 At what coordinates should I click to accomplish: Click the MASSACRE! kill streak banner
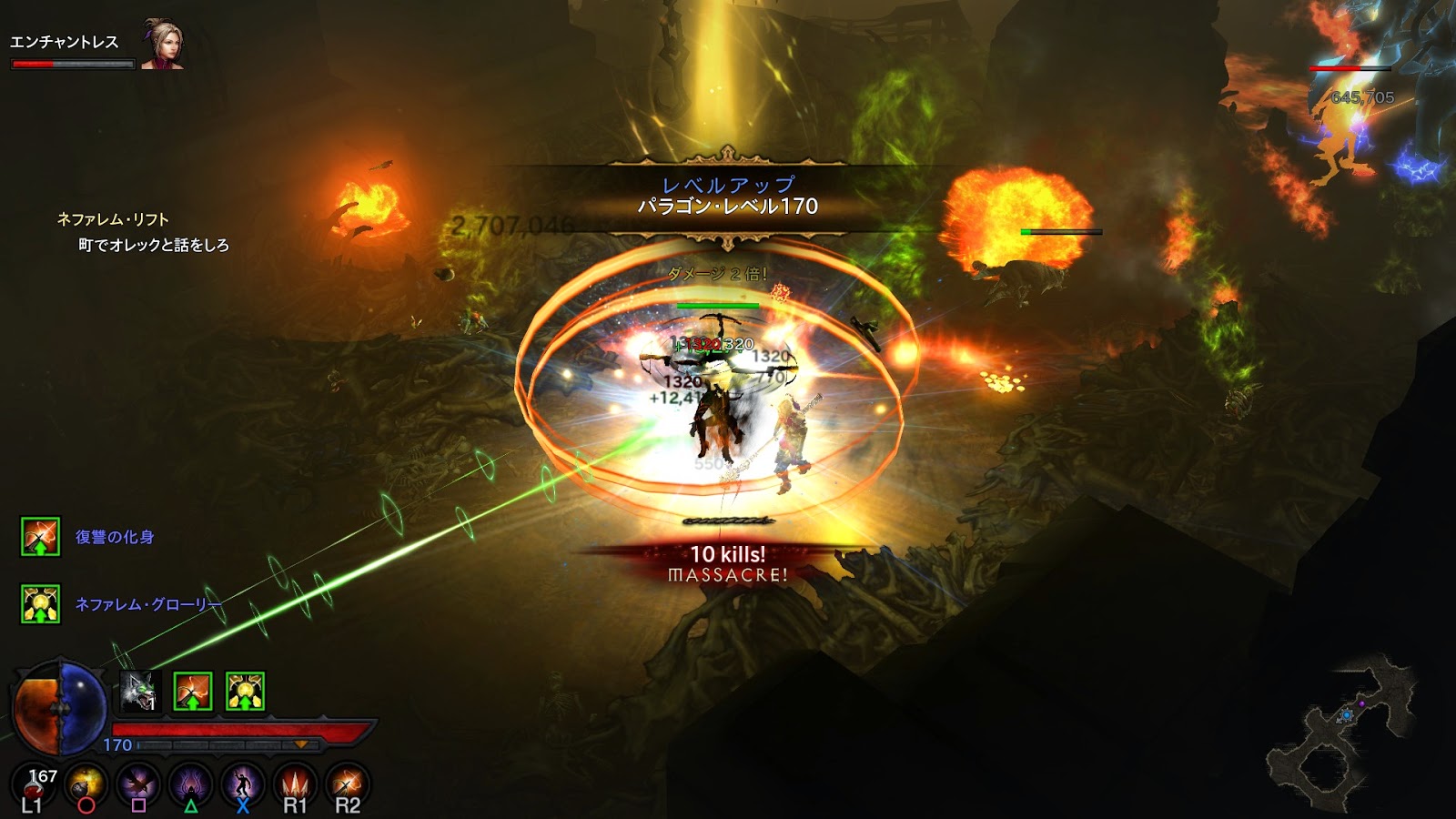tap(728, 576)
